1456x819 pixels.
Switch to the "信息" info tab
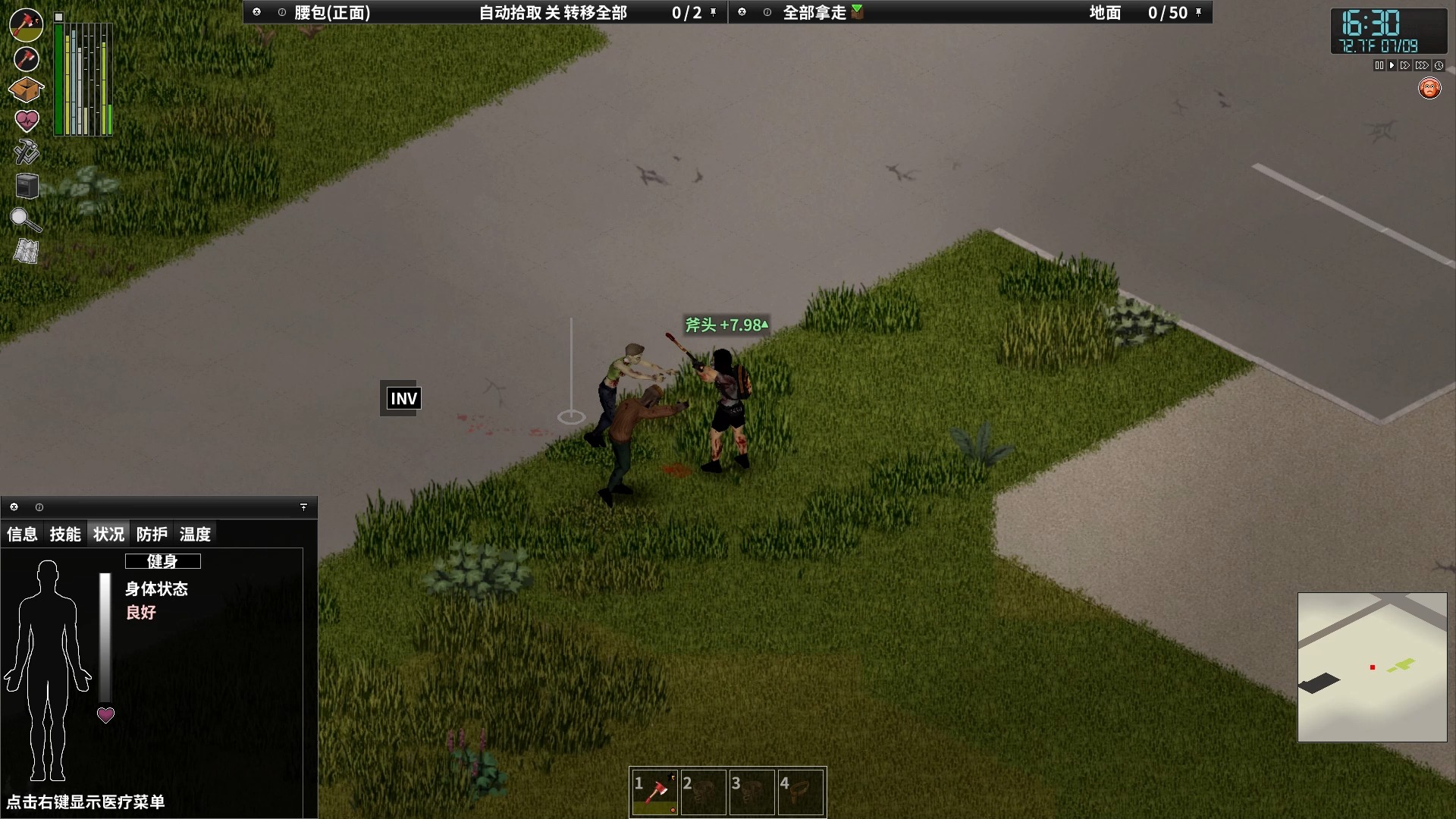tap(22, 535)
